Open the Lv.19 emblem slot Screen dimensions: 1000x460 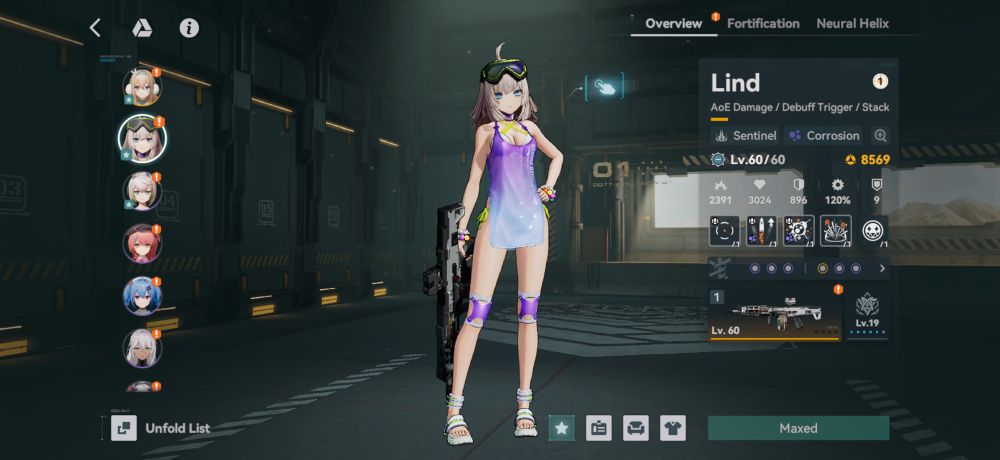(867, 313)
